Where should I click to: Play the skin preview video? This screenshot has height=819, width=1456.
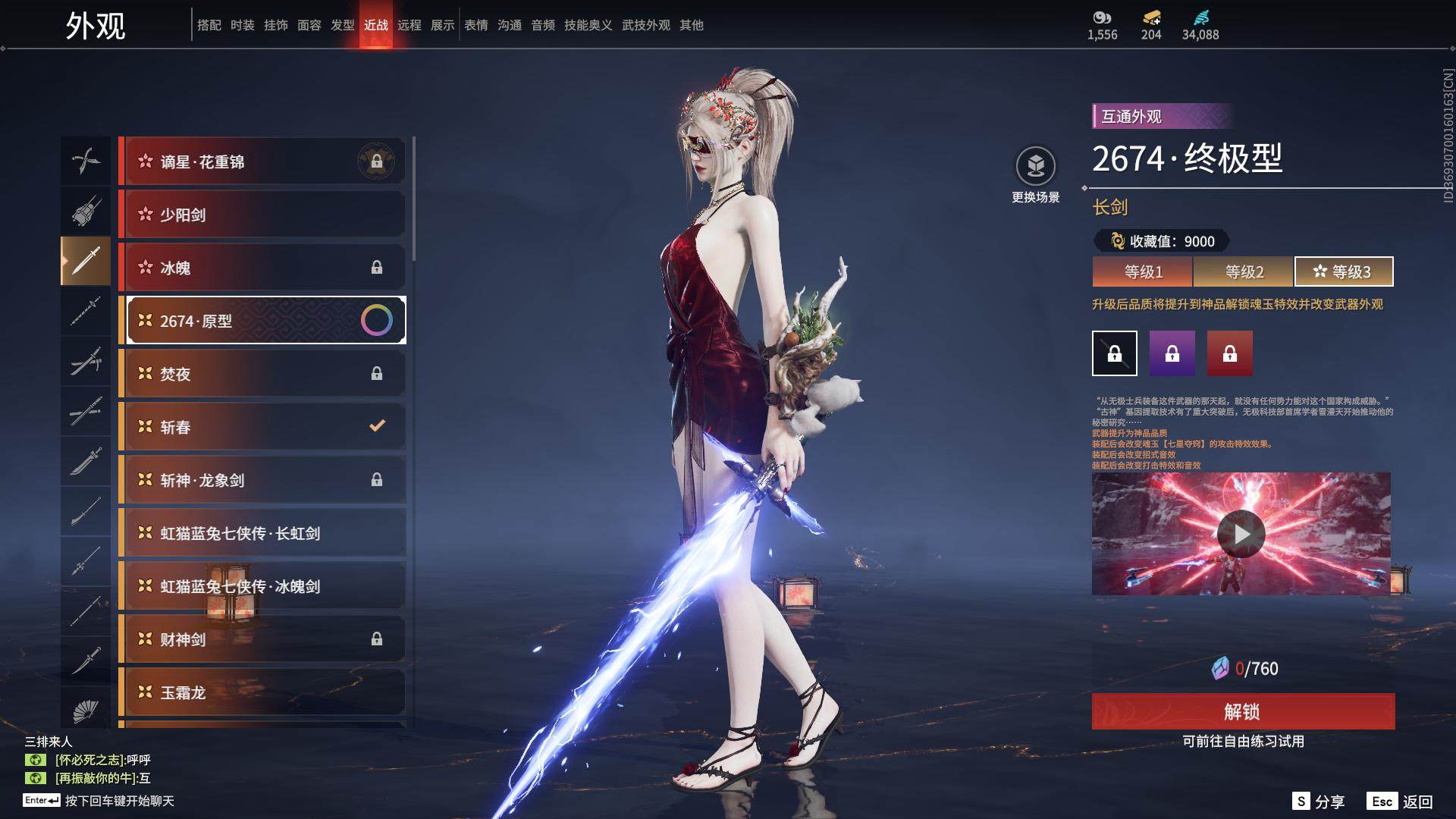(1241, 534)
